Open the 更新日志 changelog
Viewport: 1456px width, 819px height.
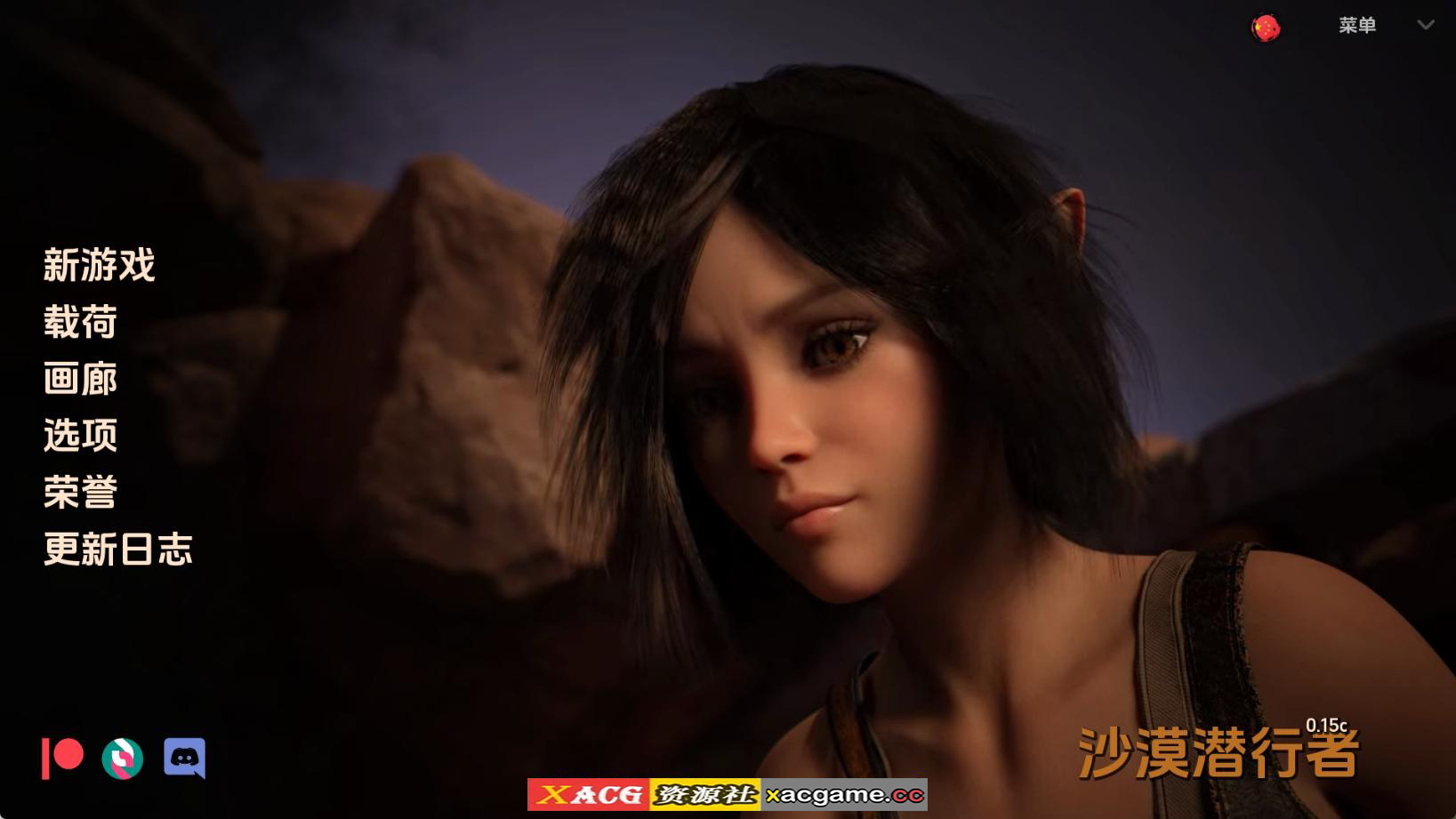118,550
